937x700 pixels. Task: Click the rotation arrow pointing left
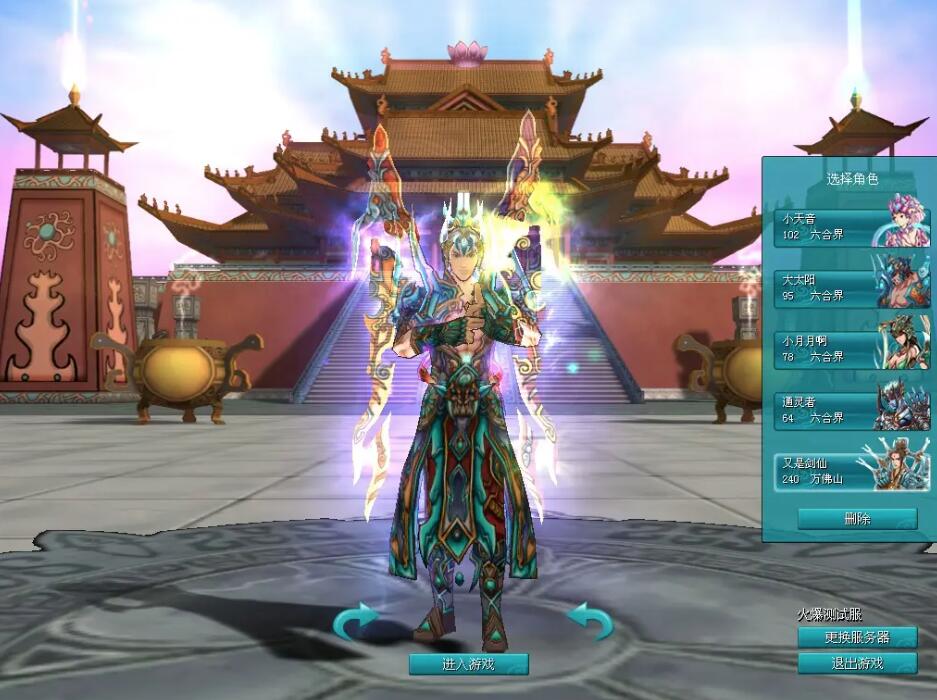point(591,621)
